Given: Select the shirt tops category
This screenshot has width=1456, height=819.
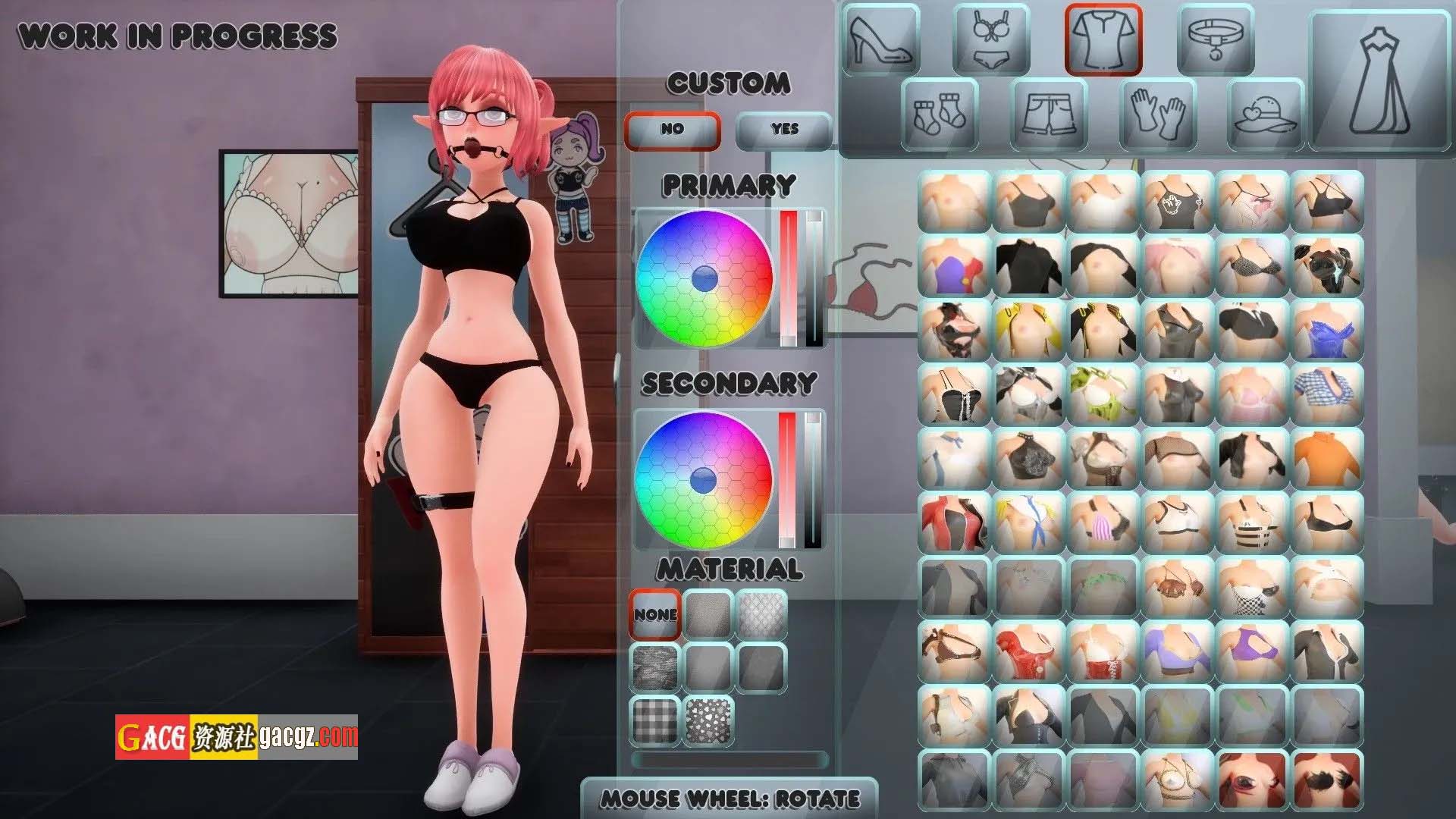Looking at the screenshot, I should click(1103, 39).
